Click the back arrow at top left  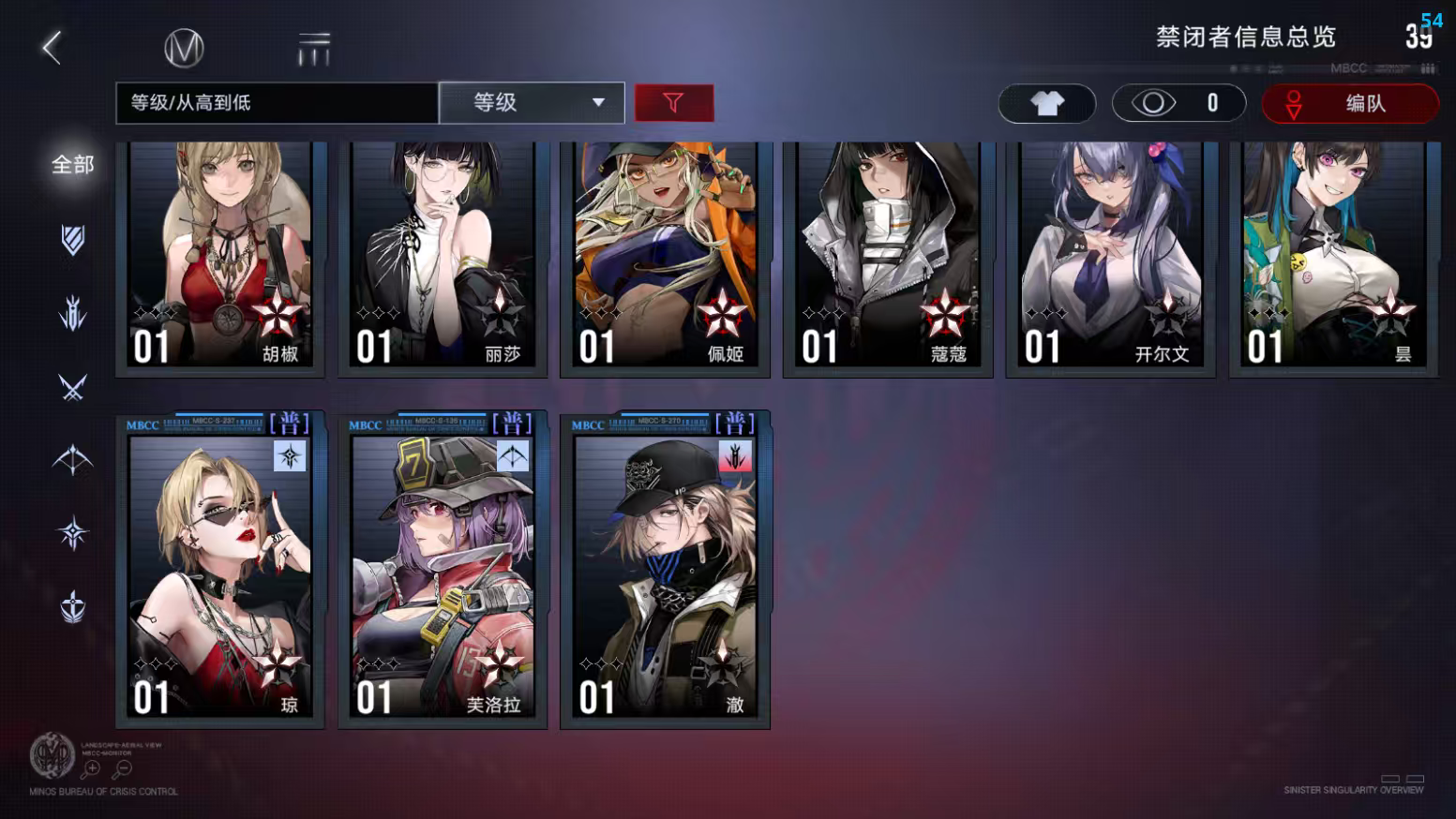coord(52,46)
